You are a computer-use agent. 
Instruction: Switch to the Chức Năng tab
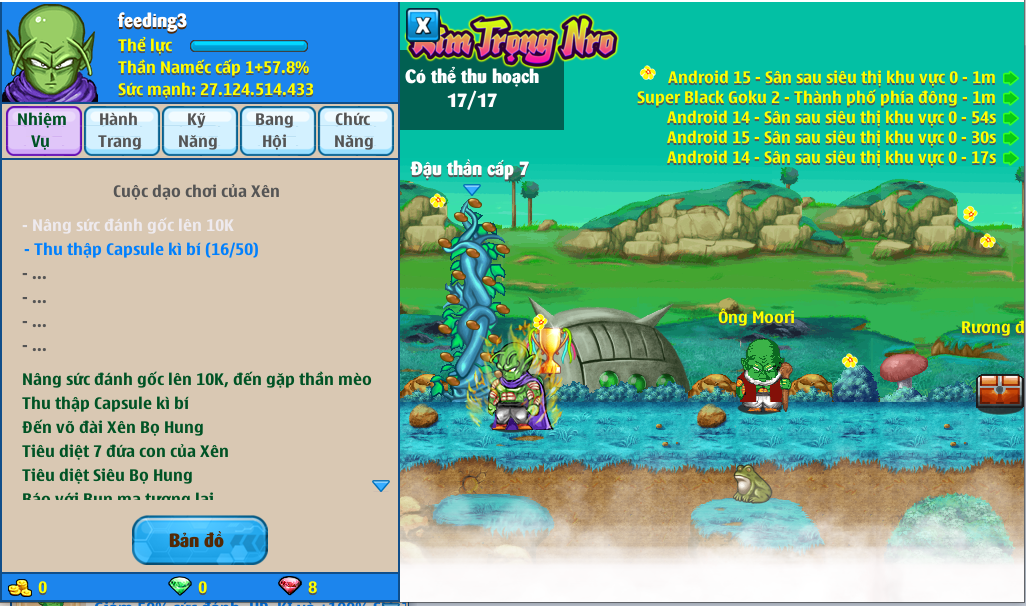[354, 130]
